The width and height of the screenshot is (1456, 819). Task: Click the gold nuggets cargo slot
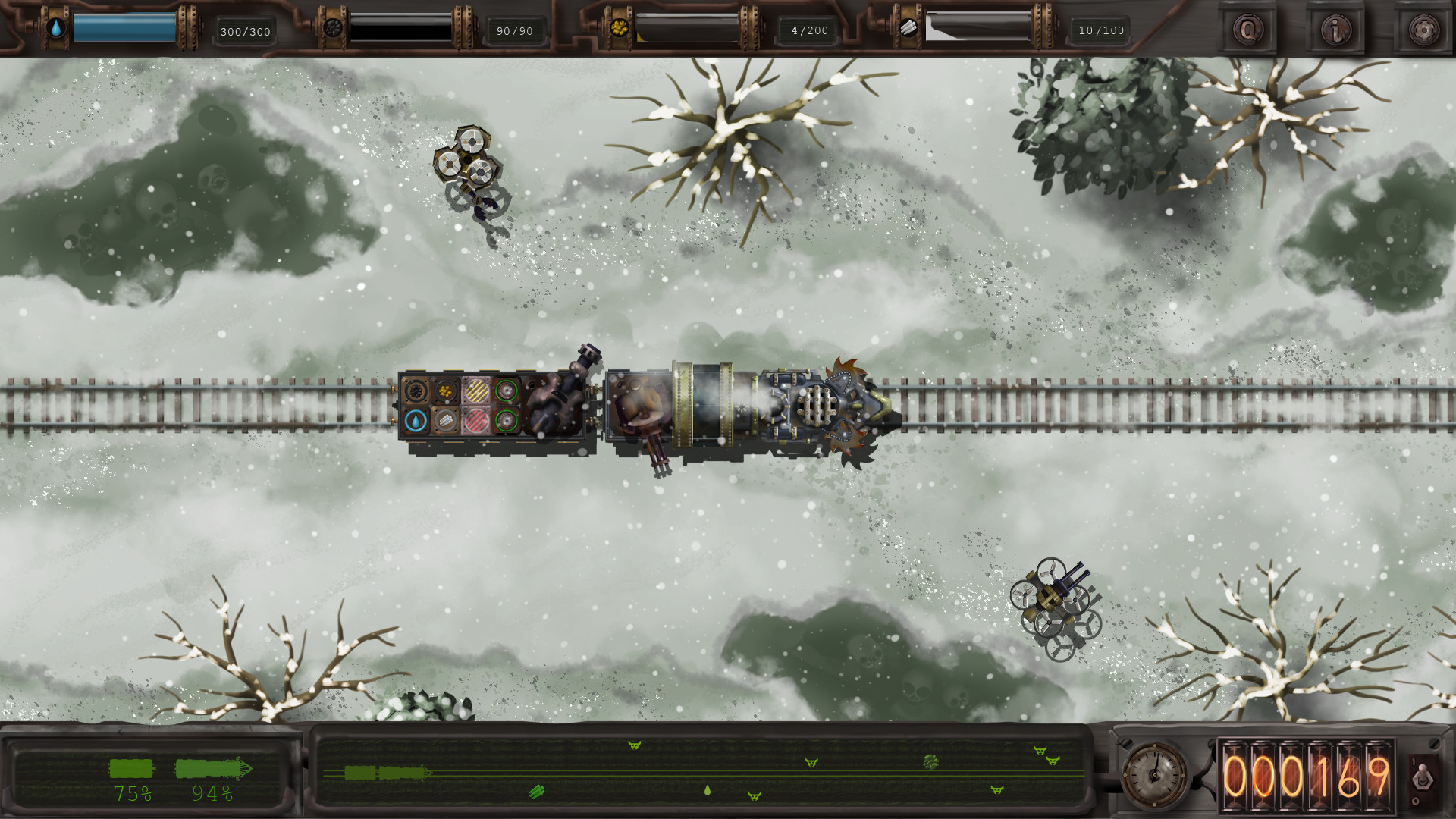(x=445, y=391)
